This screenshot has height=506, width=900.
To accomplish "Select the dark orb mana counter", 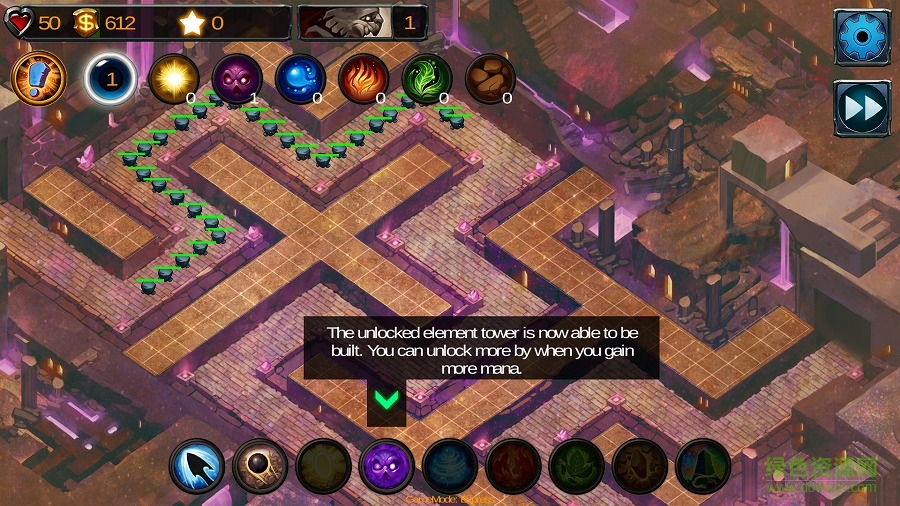I will (110, 79).
